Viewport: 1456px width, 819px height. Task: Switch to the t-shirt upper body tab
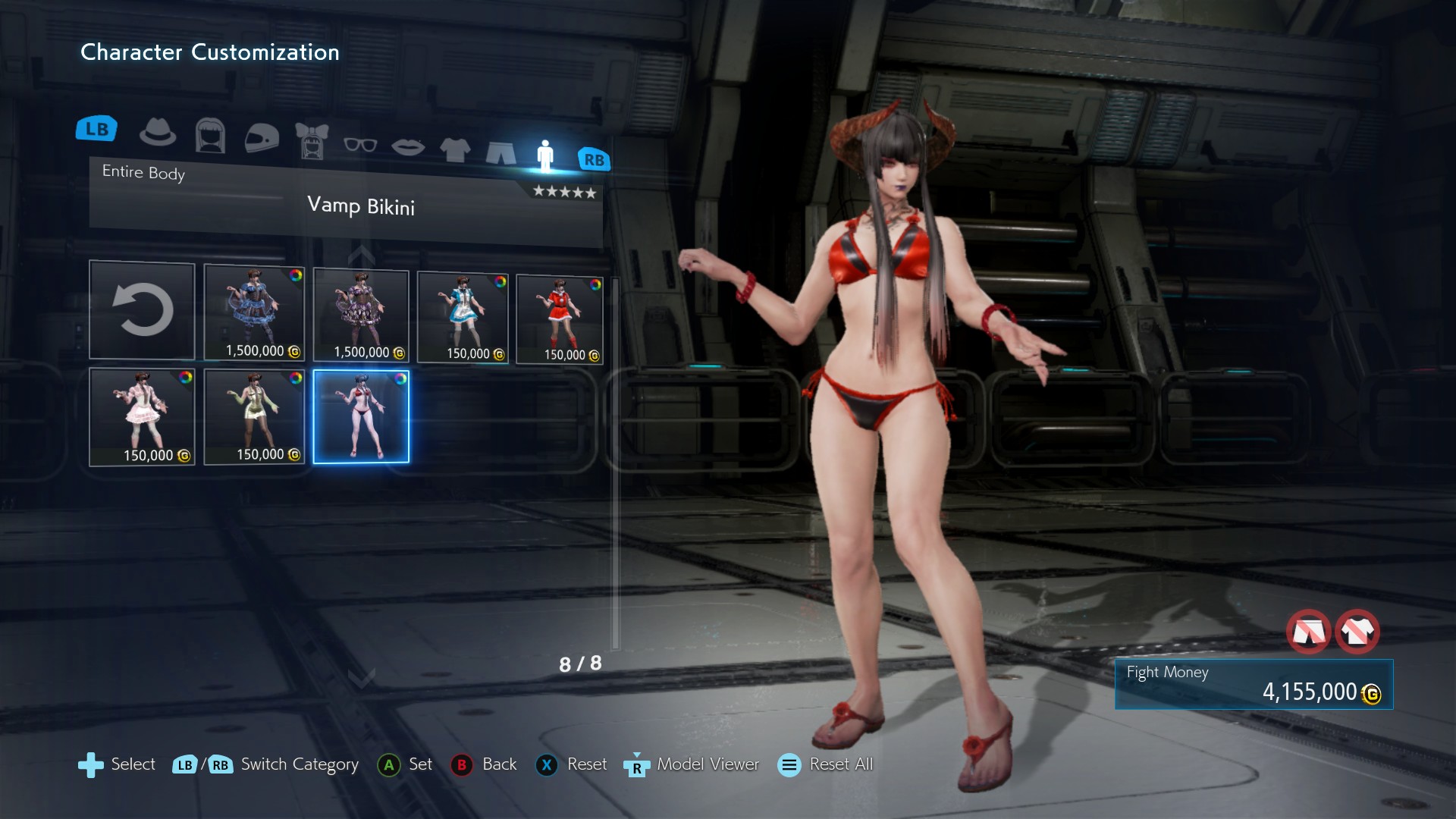click(x=455, y=149)
